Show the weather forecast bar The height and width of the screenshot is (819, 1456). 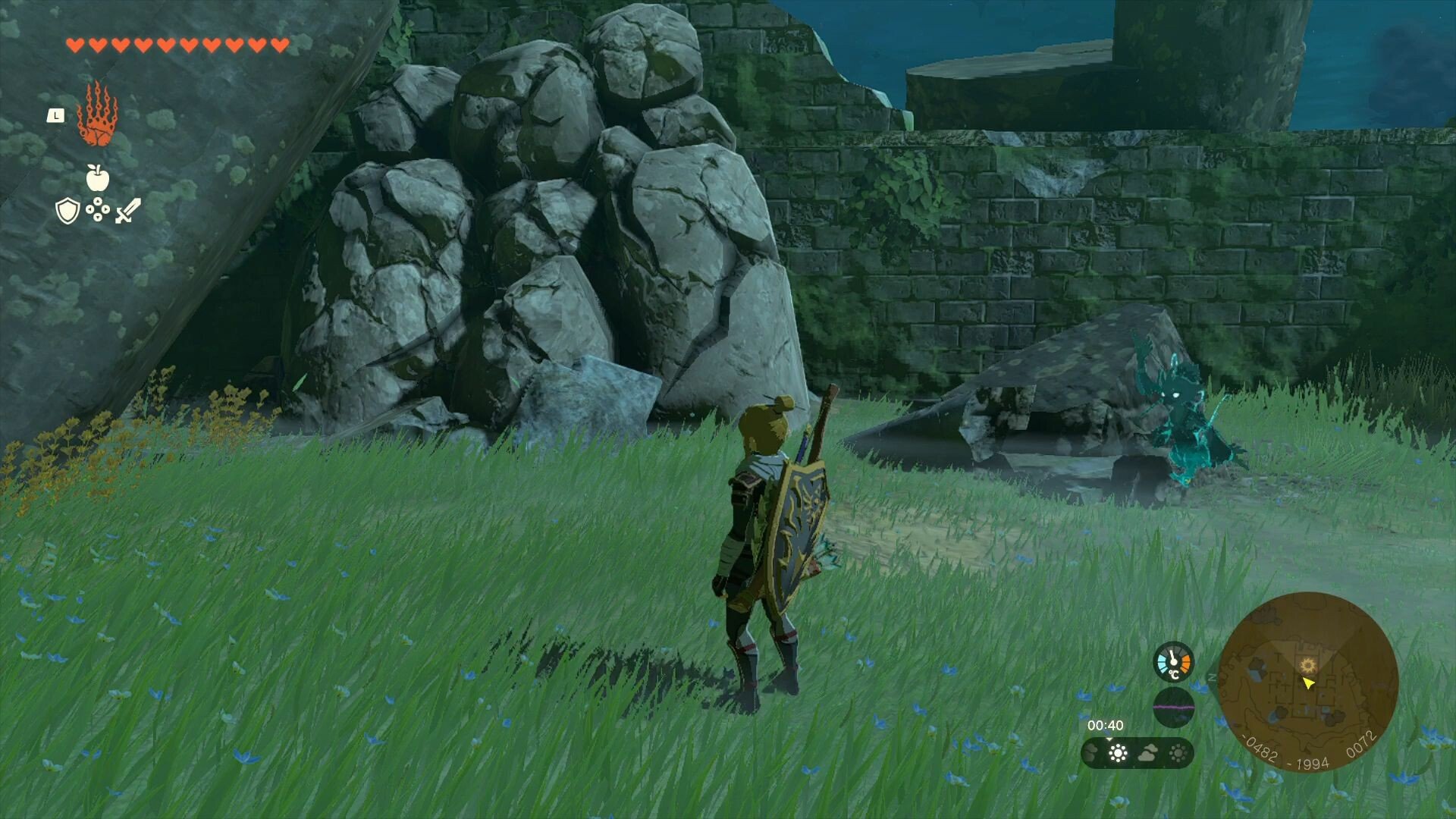(x=1137, y=753)
